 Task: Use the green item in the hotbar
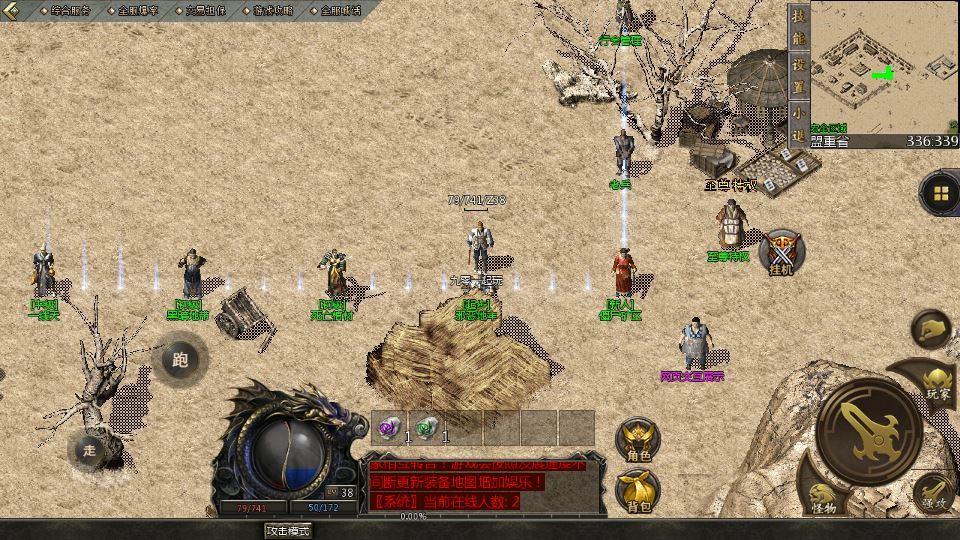[426, 427]
